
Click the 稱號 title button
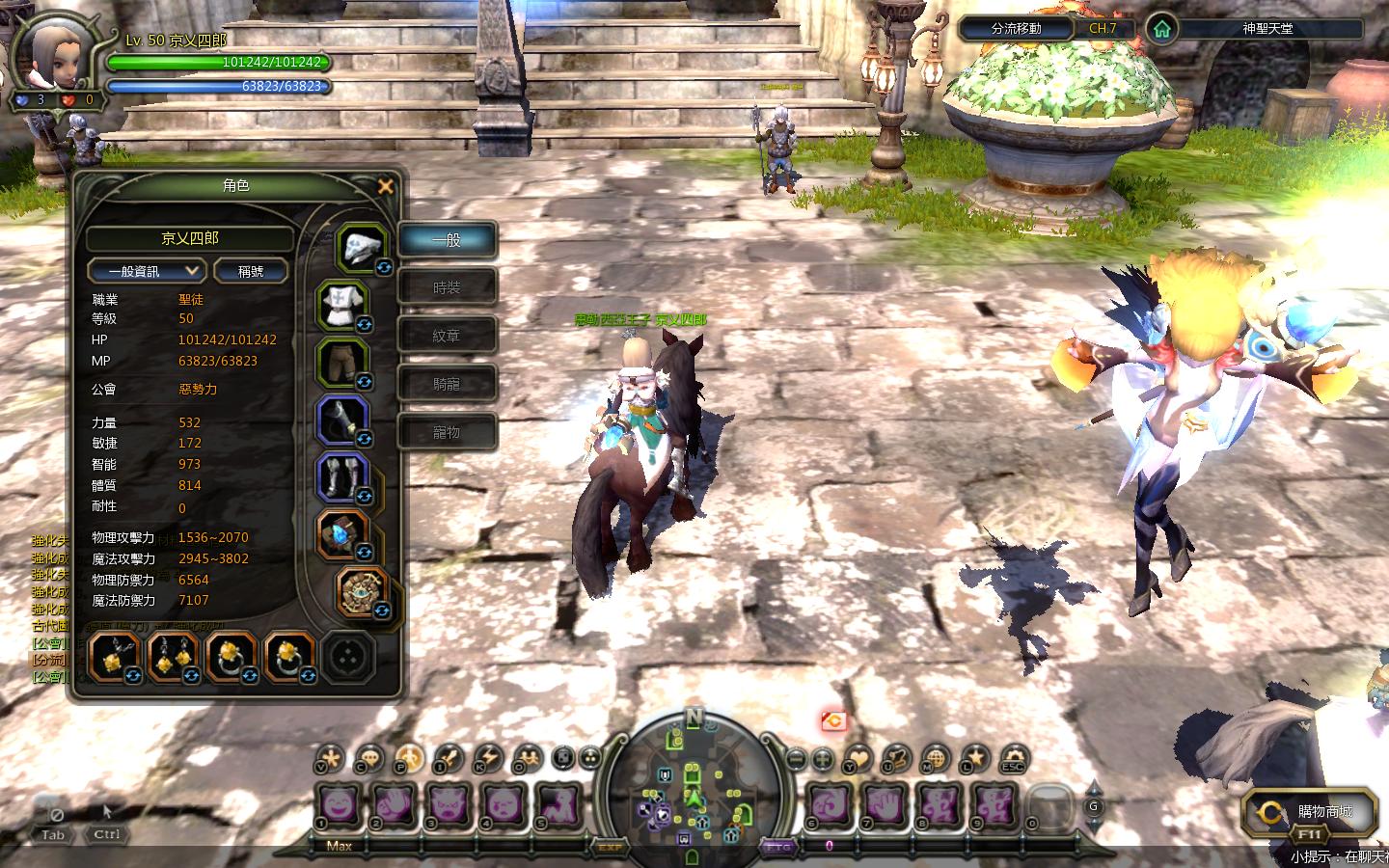[251, 271]
